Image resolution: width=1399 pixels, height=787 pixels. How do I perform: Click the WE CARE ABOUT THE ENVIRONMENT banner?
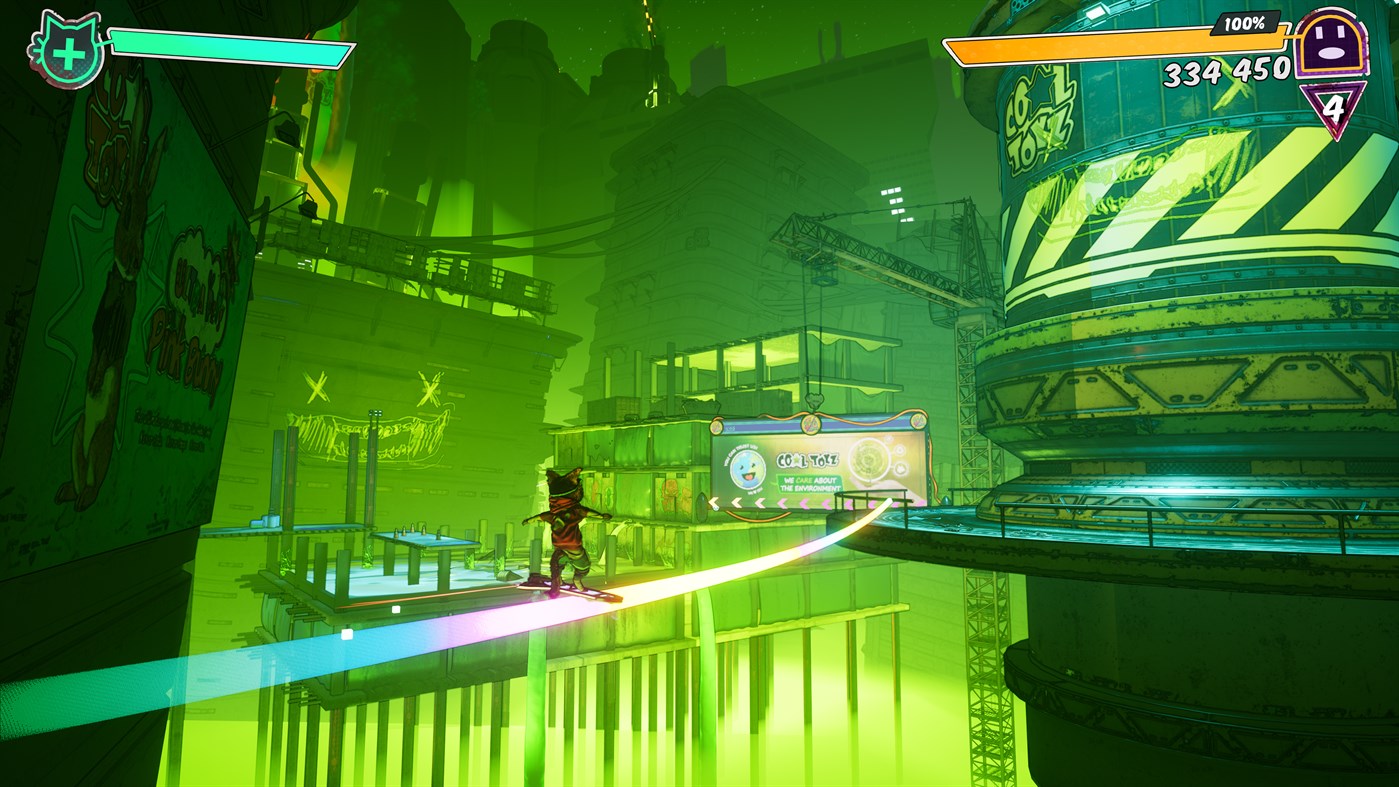coord(810,483)
